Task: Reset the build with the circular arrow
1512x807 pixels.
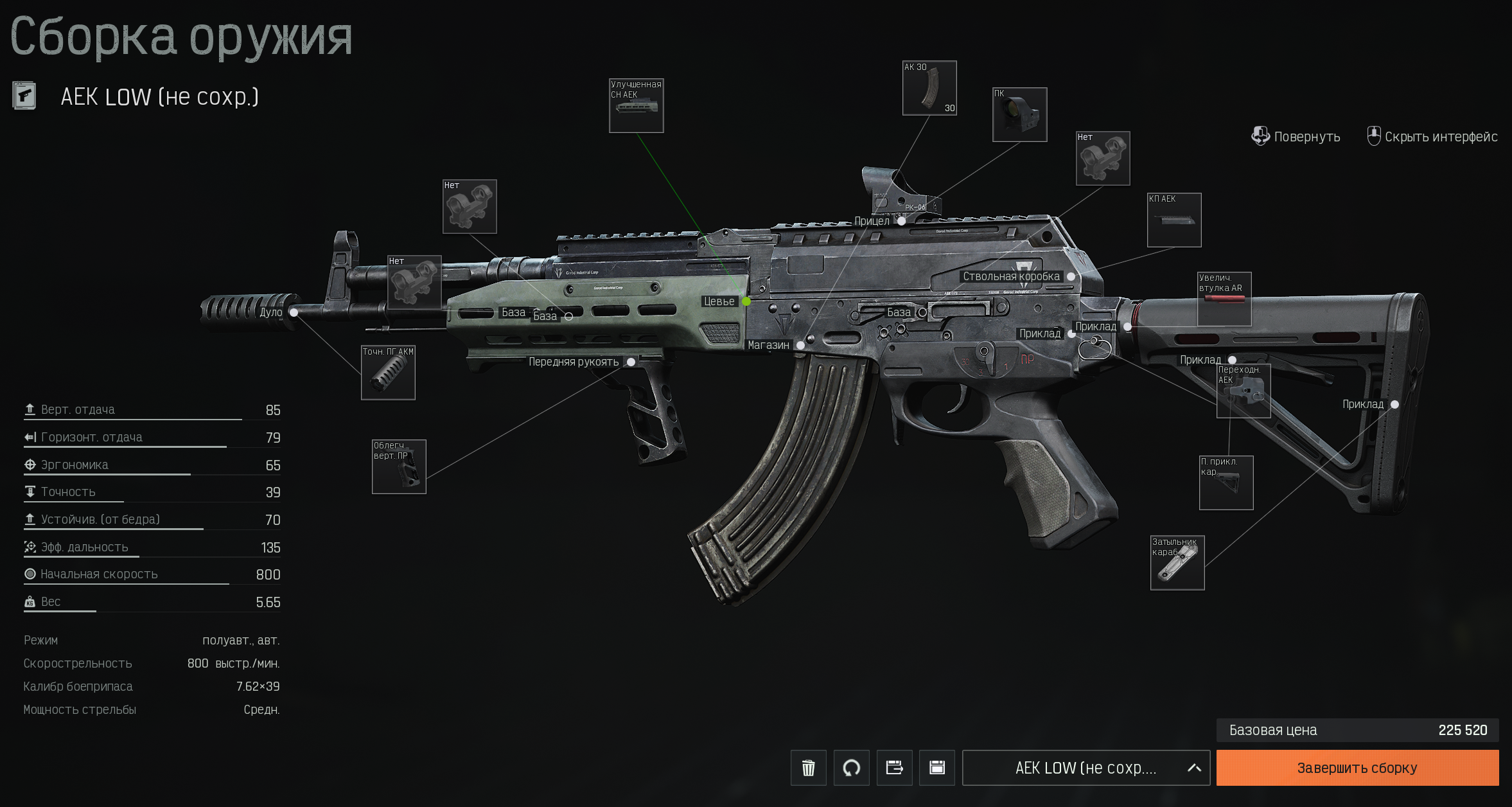Action: [x=851, y=768]
